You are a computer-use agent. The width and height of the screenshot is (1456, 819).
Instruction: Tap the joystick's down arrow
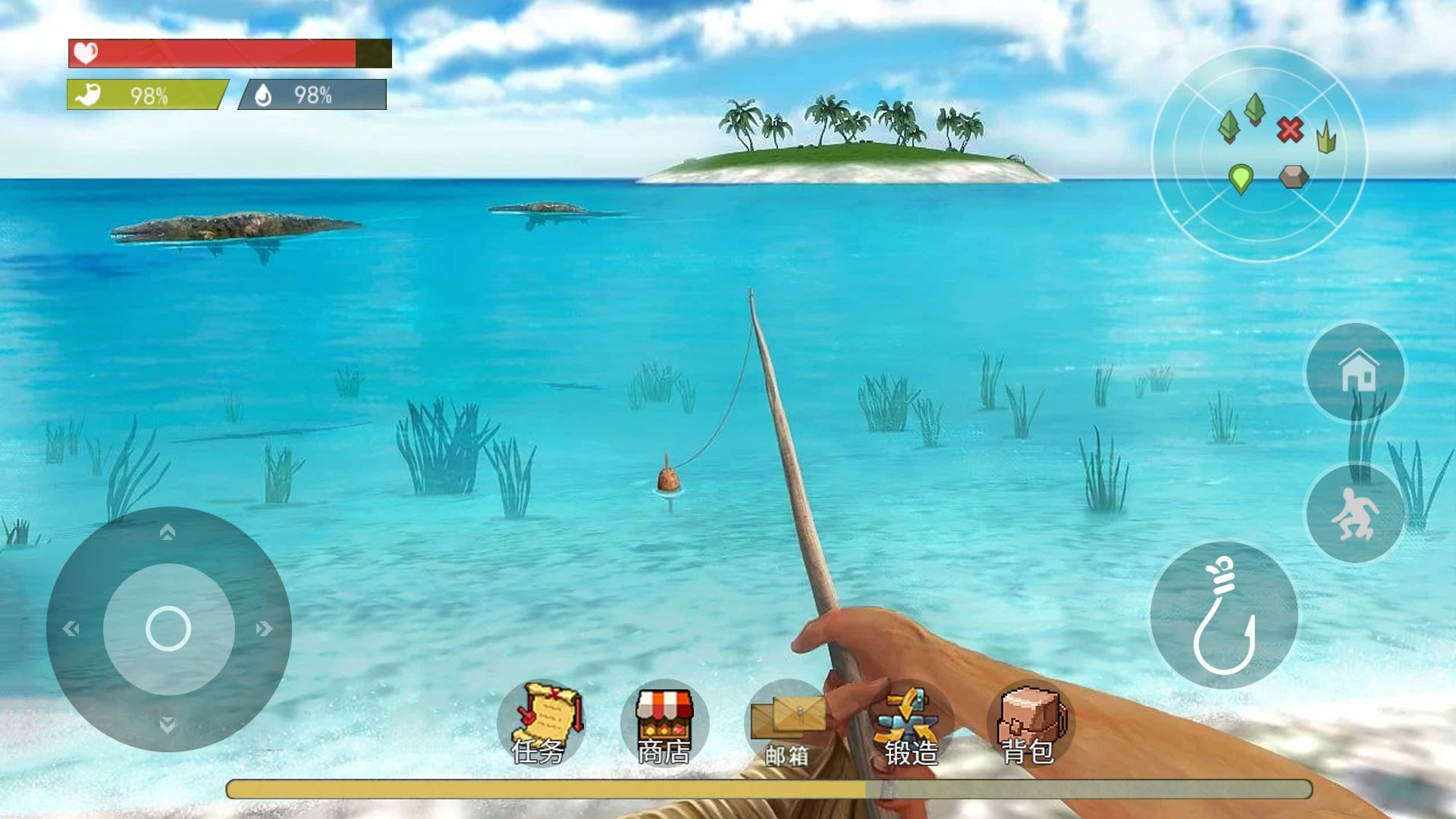click(168, 725)
